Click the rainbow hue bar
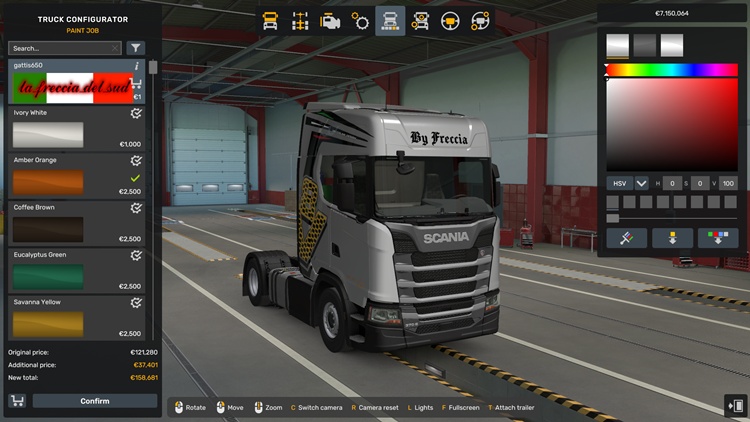This screenshot has height=422, width=750. (671, 70)
